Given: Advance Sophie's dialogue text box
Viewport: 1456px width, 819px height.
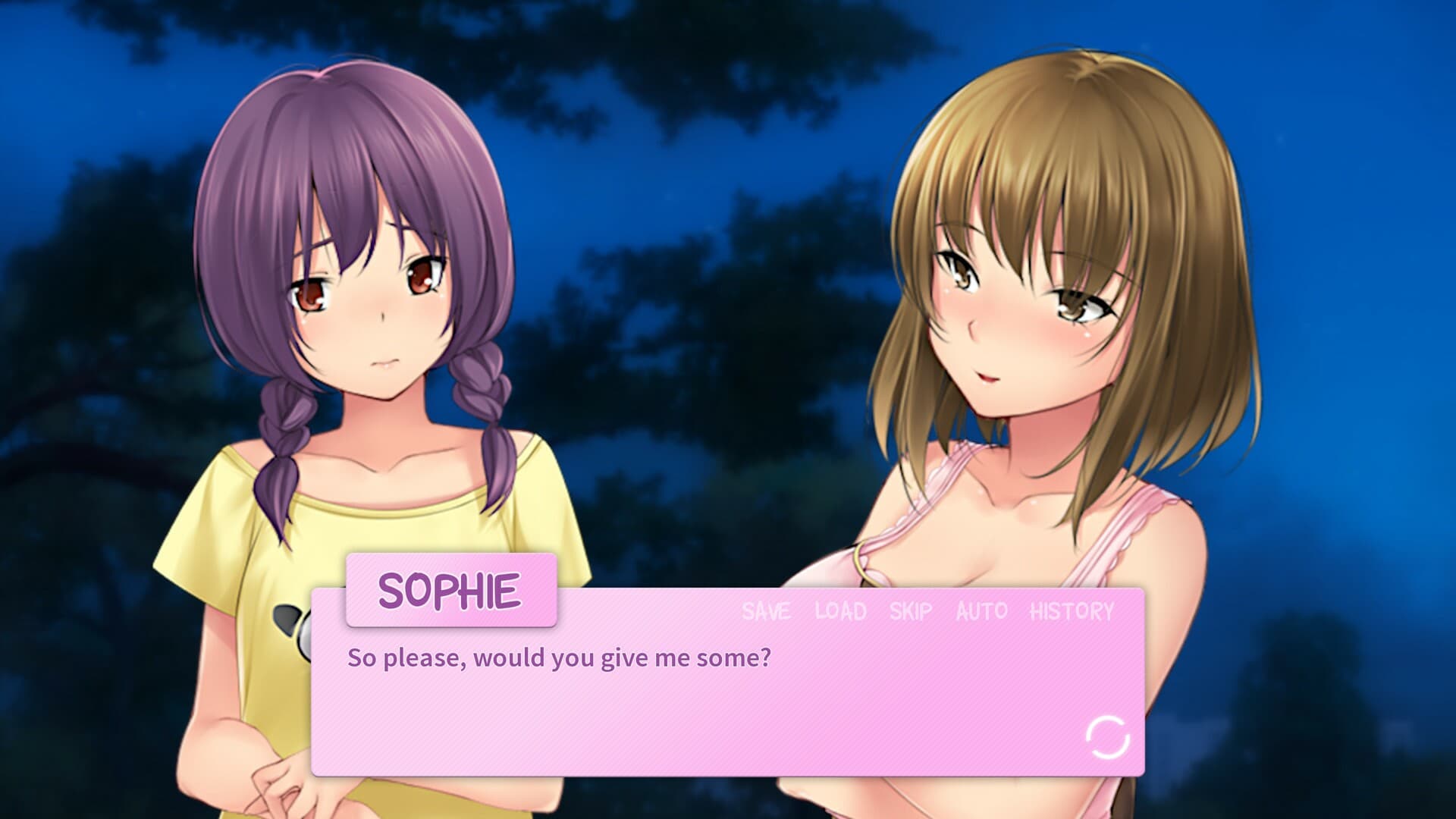Looking at the screenshot, I should pos(682,705).
